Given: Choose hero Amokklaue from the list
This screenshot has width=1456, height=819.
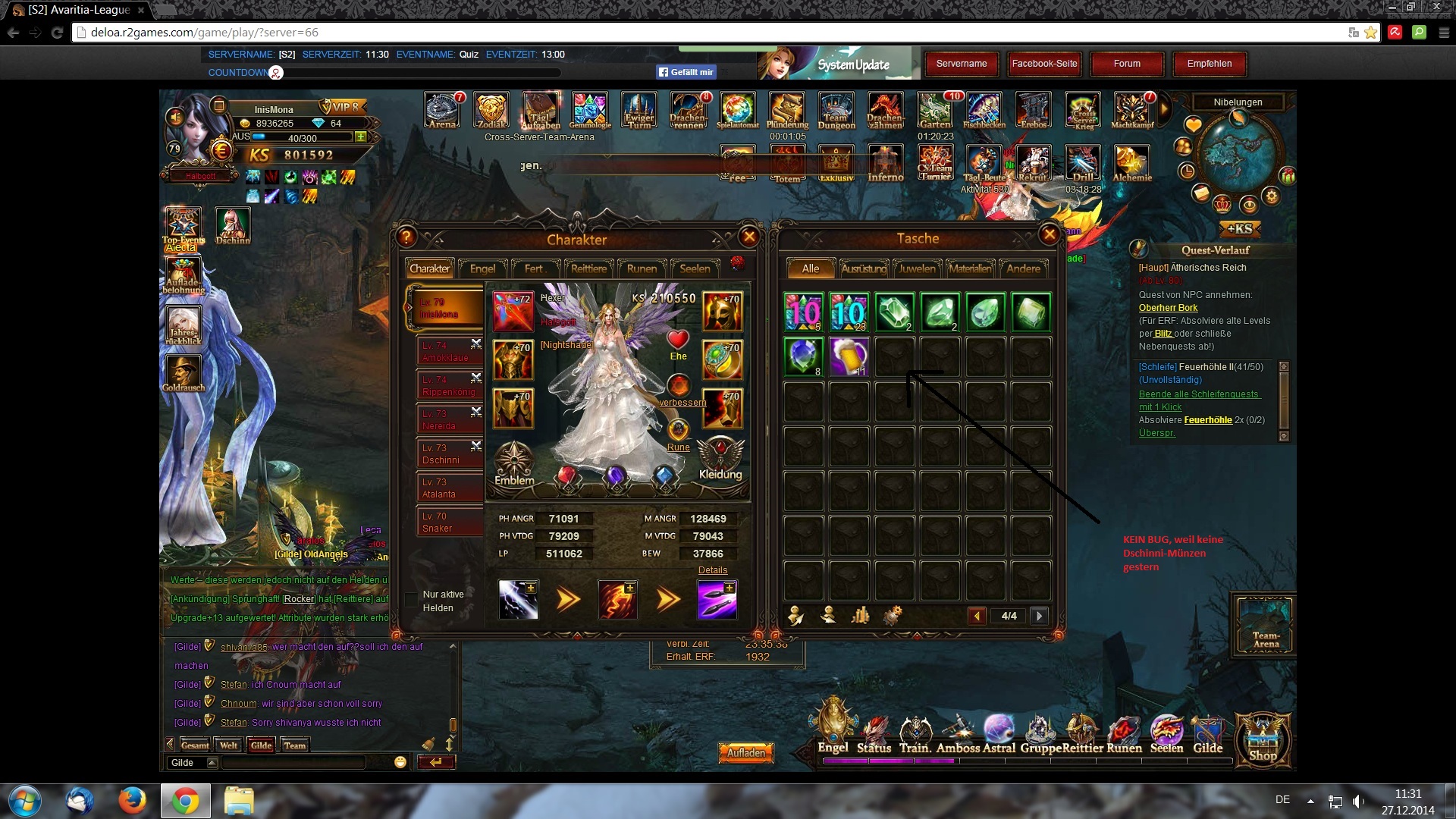Looking at the screenshot, I should point(449,351).
